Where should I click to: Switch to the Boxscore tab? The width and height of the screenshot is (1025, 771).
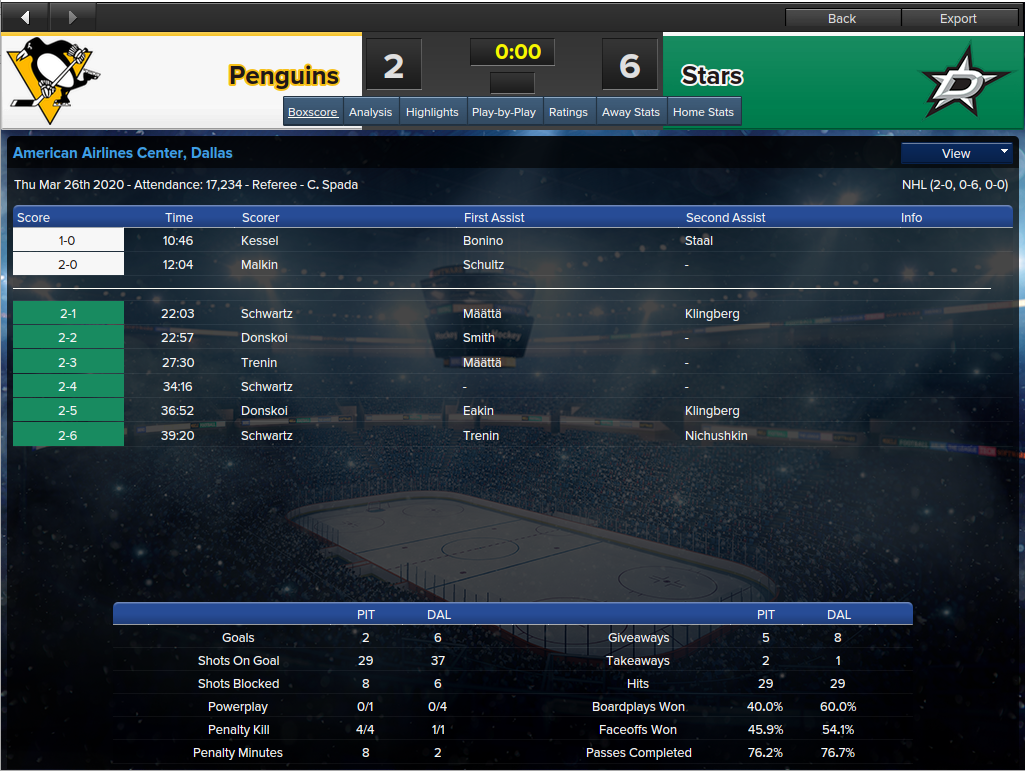pyautogui.click(x=313, y=112)
